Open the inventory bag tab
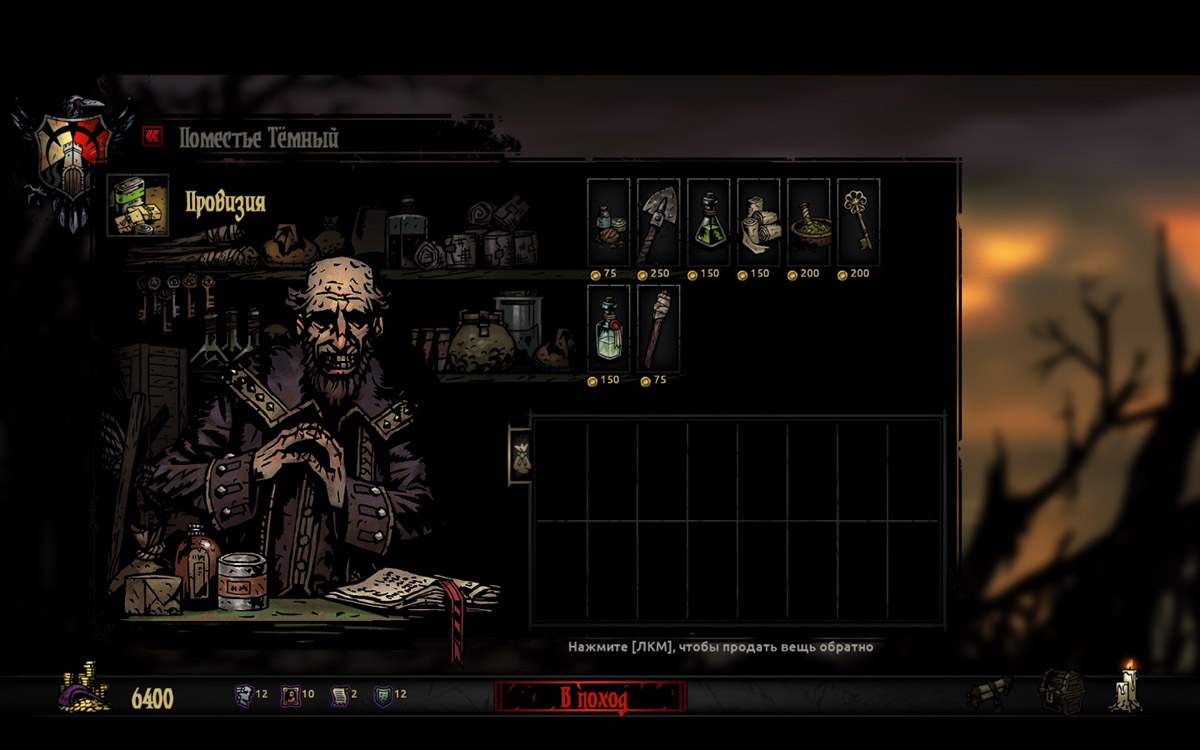1200x750 pixels. (x=520, y=454)
